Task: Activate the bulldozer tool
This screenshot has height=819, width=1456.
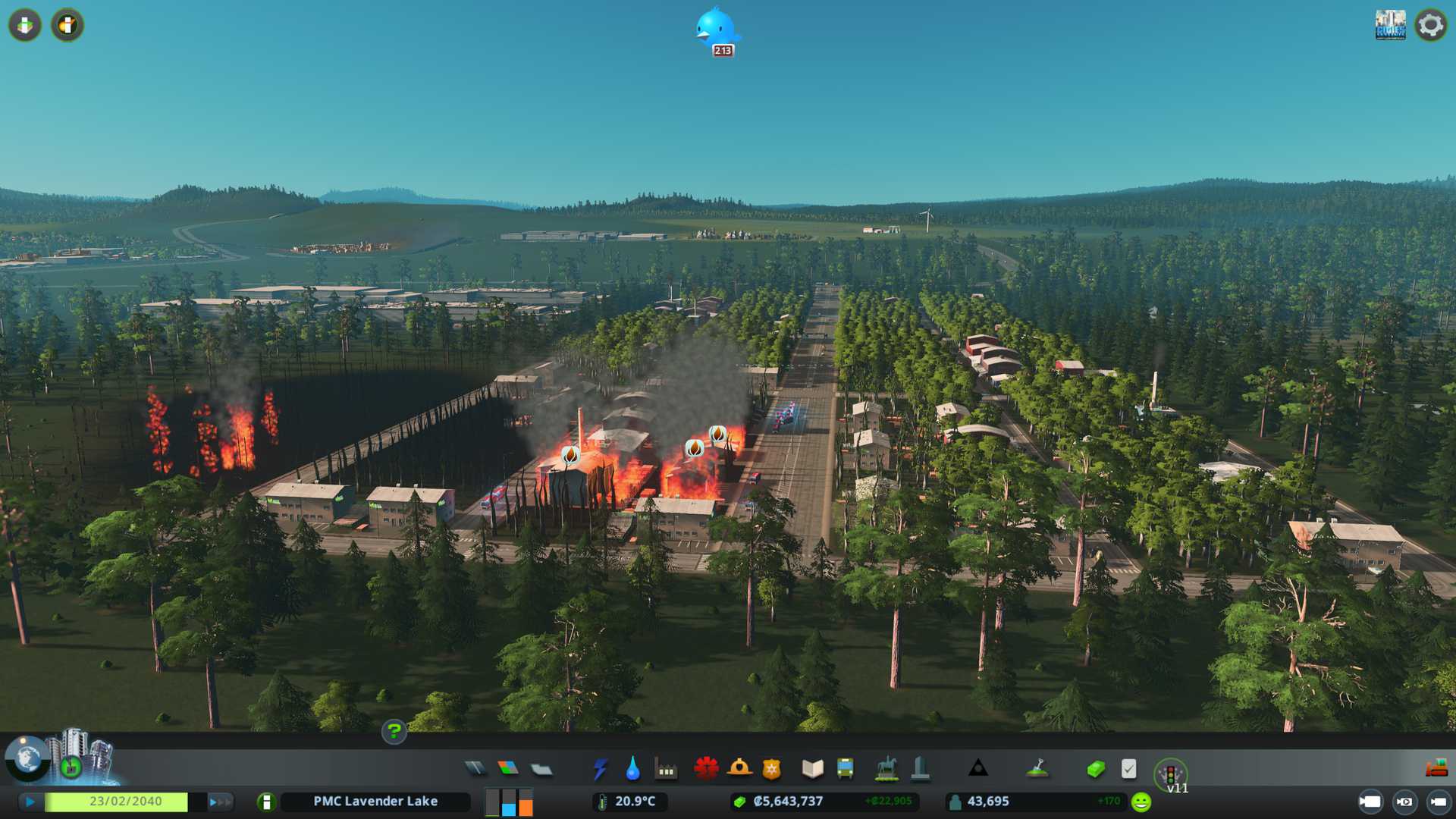Action: point(1436,769)
